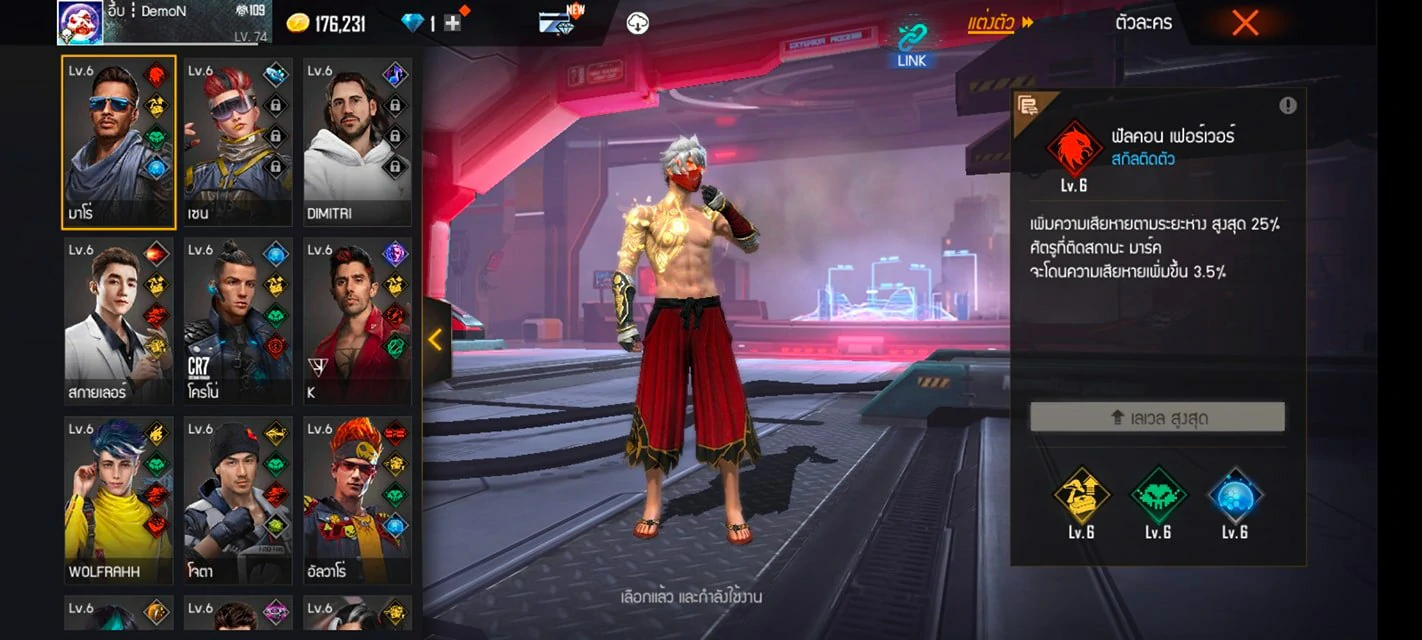Image resolution: width=1422 pixels, height=640 pixels.
Task: Choose the เชน character card
Action: click(238, 142)
